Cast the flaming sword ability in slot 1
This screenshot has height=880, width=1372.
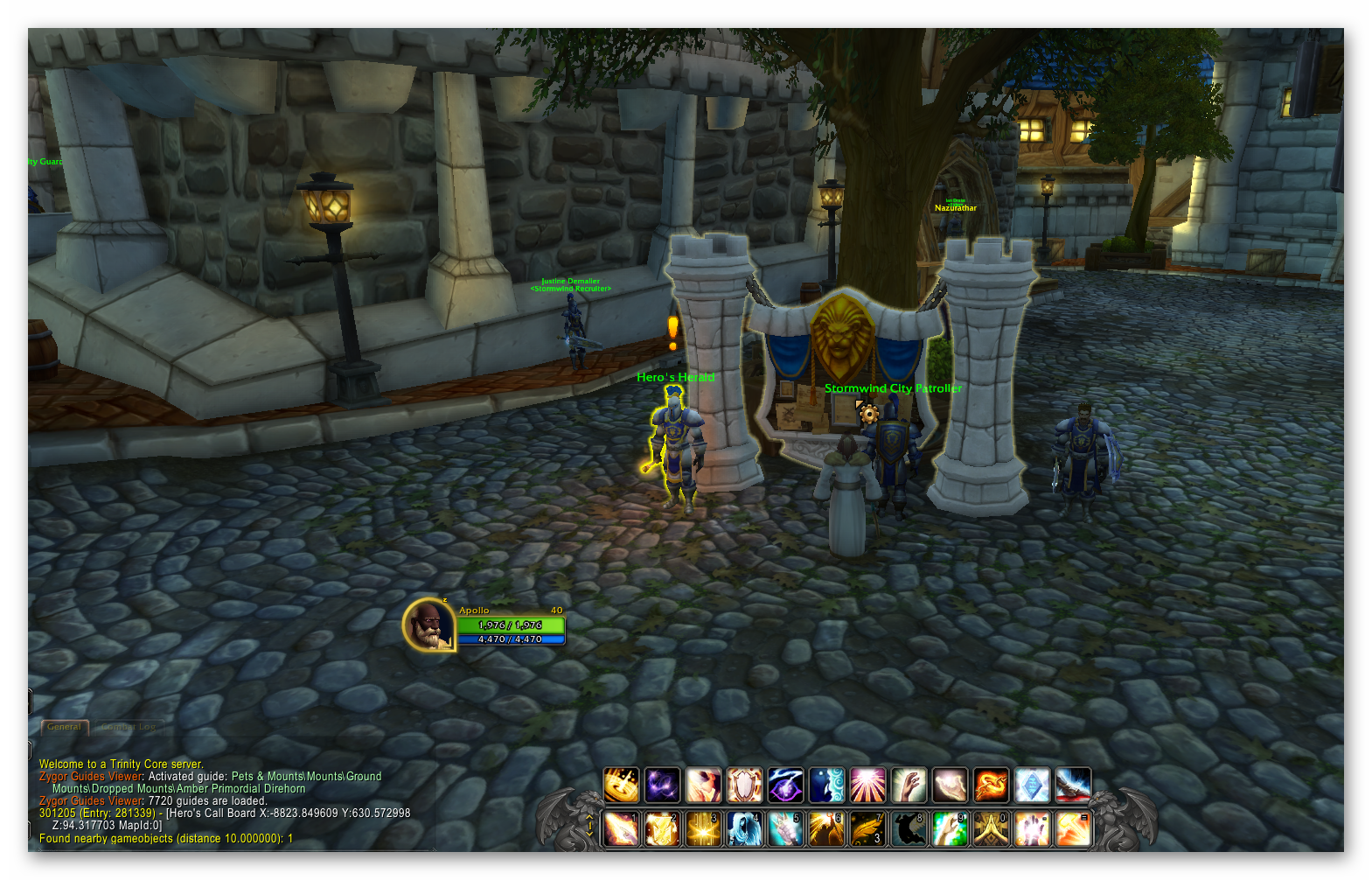tap(623, 827)
